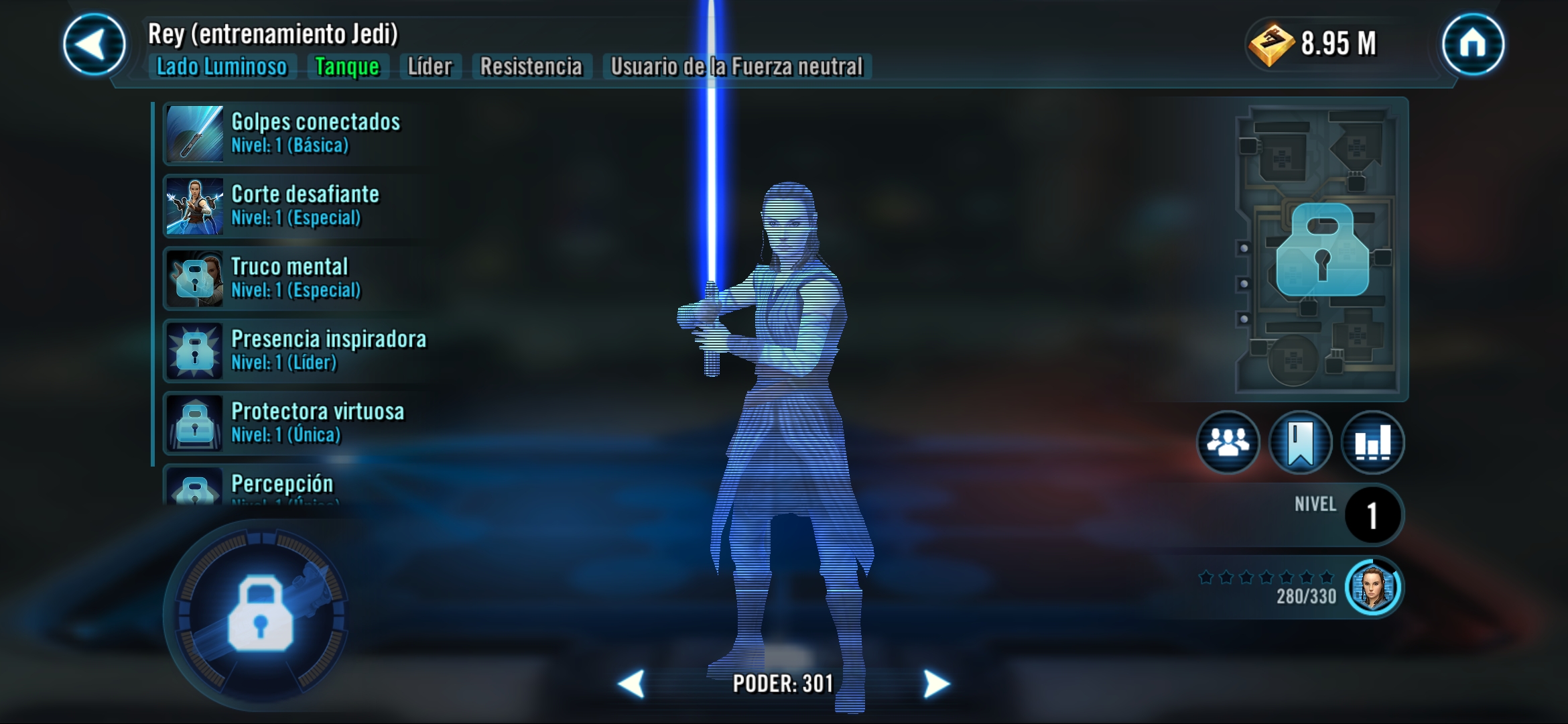
Task: Select the Resistencia faction tag
Action: tap(531, 67)
